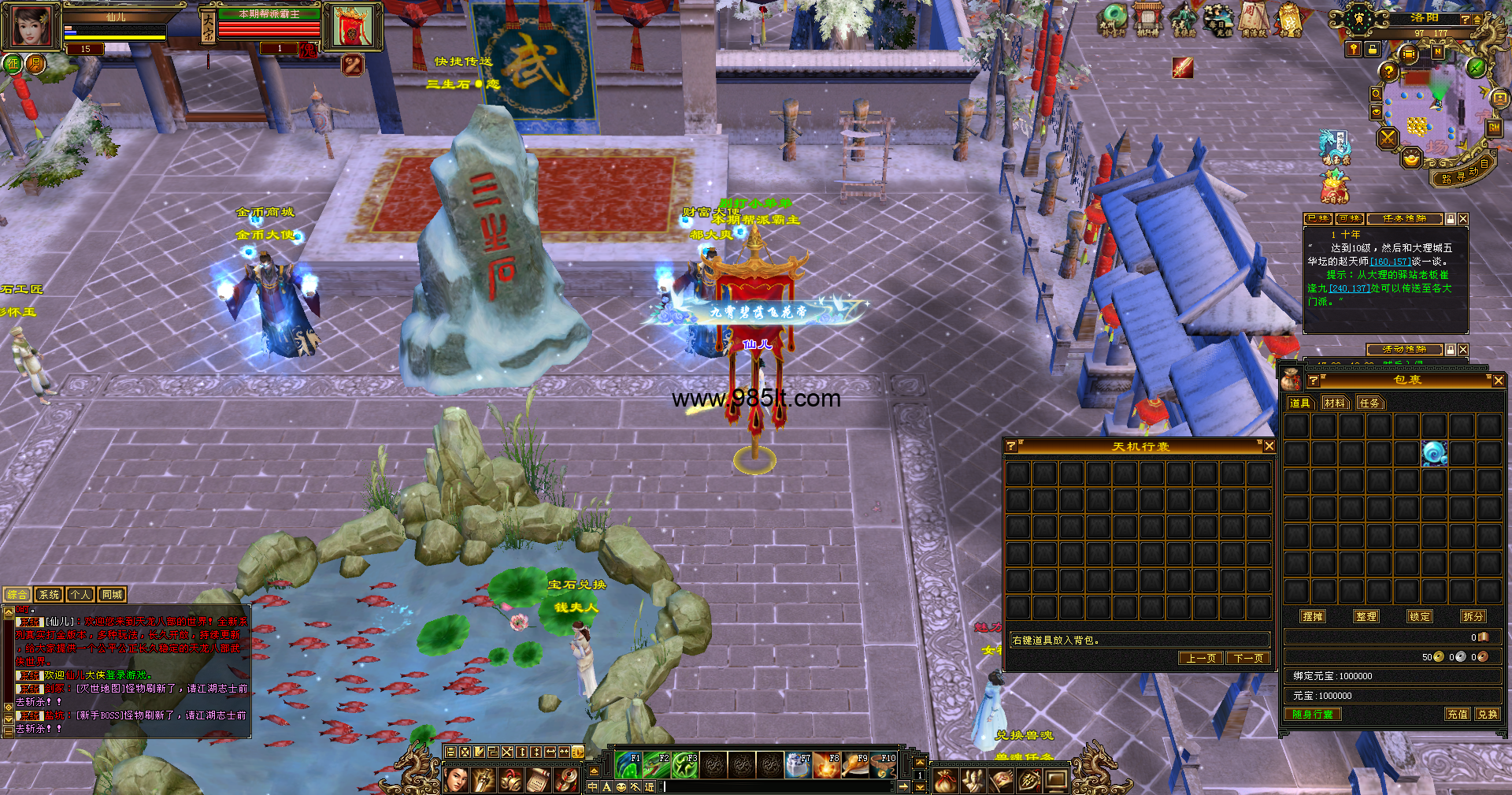Click the chat text input box
Image resolution: width=1512 pixels, height=795 pixels.
[x=780, y=786]
